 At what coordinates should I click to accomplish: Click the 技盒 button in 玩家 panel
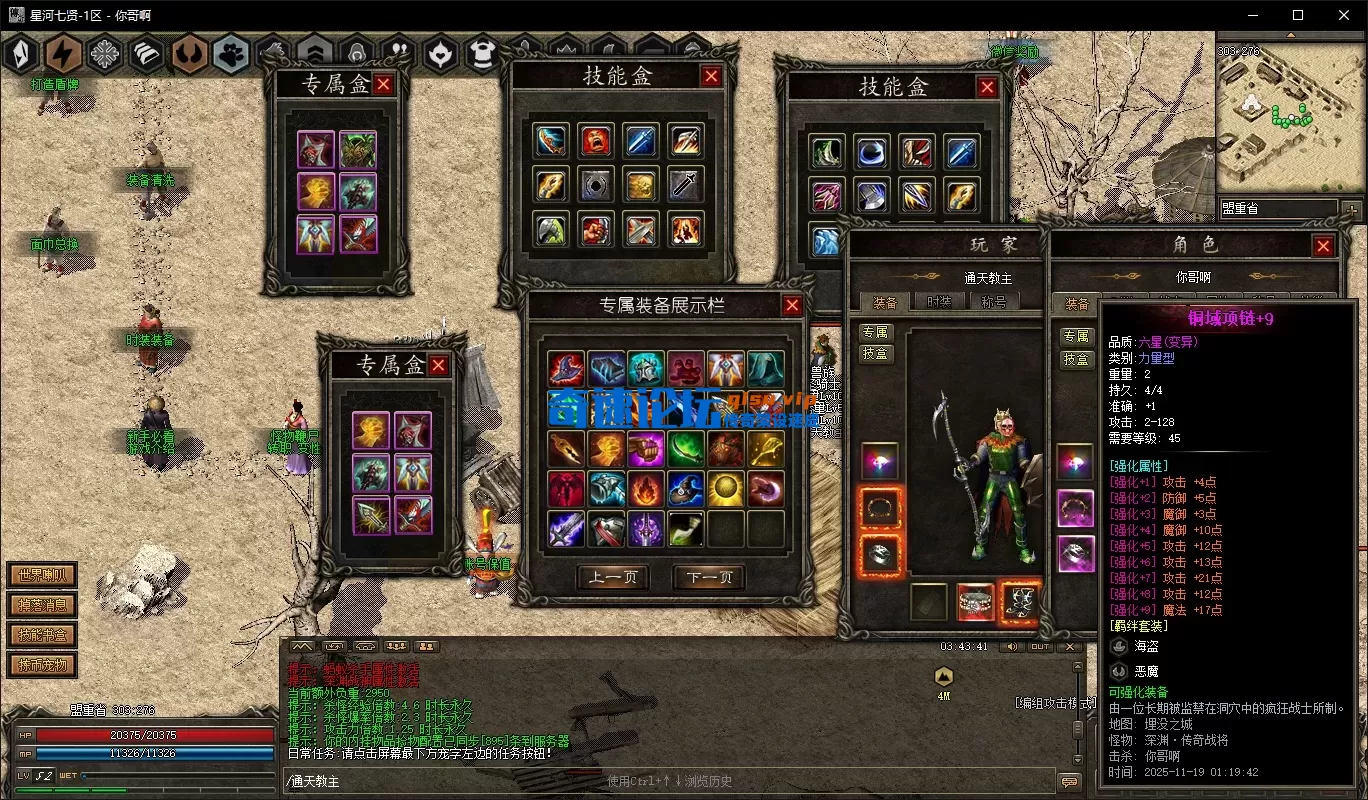(875, 354)
